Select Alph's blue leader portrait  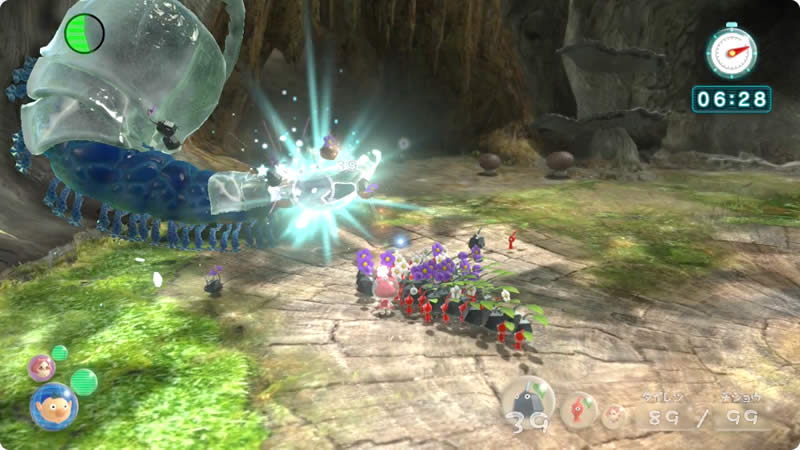click(53, 405)
